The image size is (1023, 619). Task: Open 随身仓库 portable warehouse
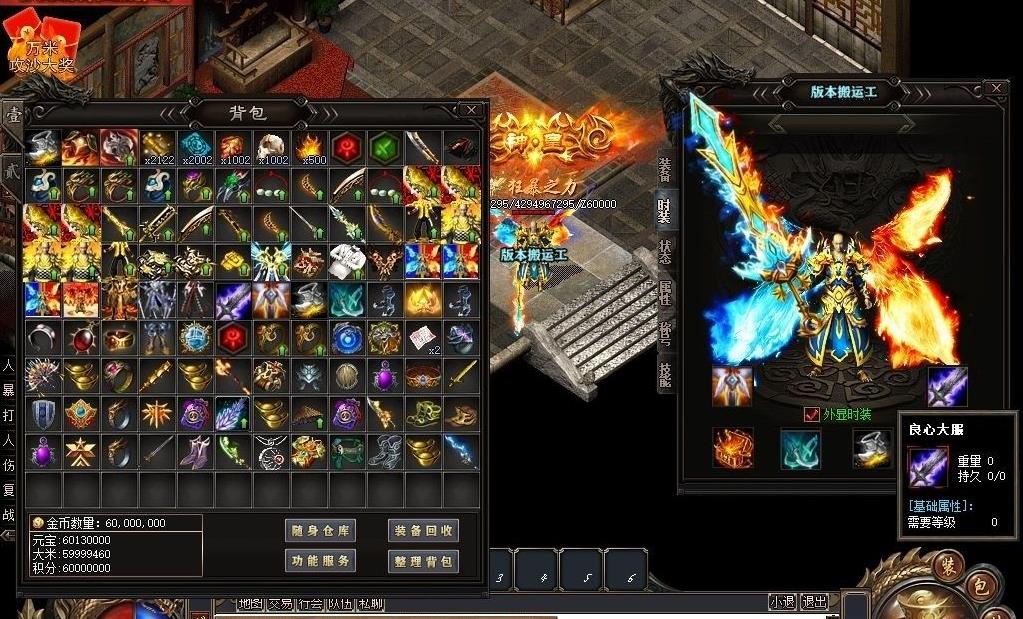pyautogui.click(x=320, y=530)
